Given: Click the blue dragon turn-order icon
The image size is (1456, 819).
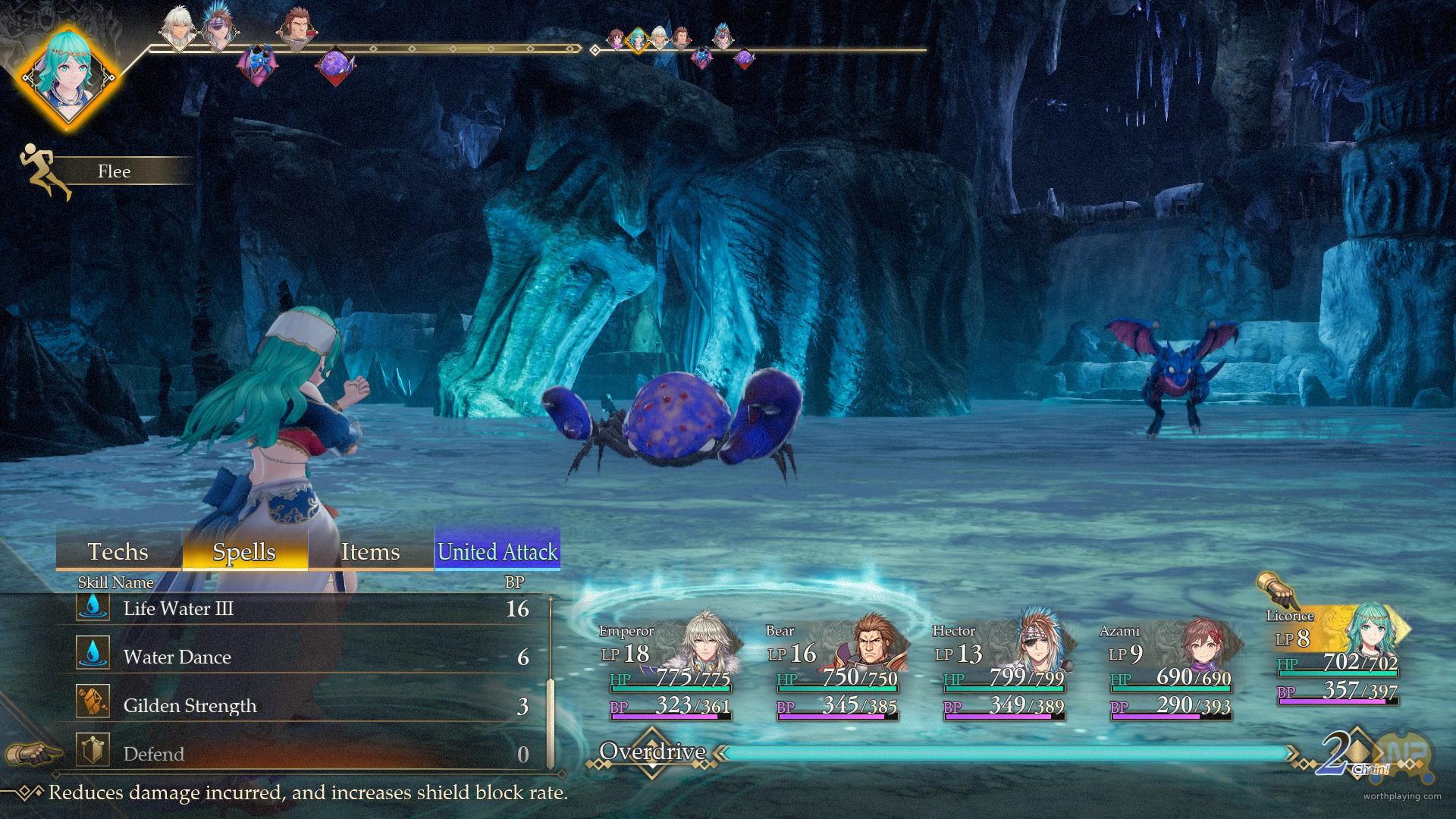Looking at the screenshot, I should point(256,63).
